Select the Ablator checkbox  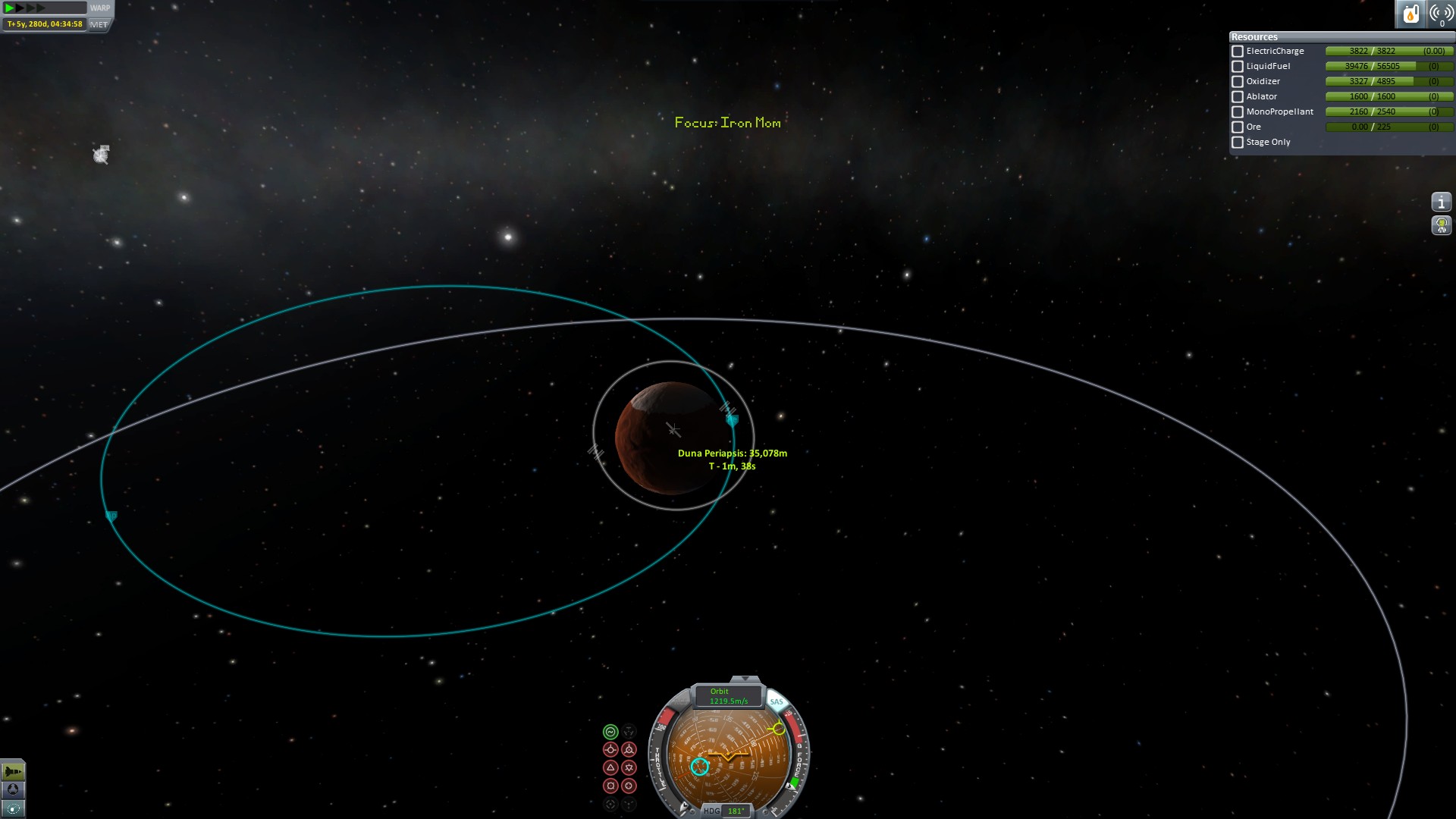click(1238, 97)
